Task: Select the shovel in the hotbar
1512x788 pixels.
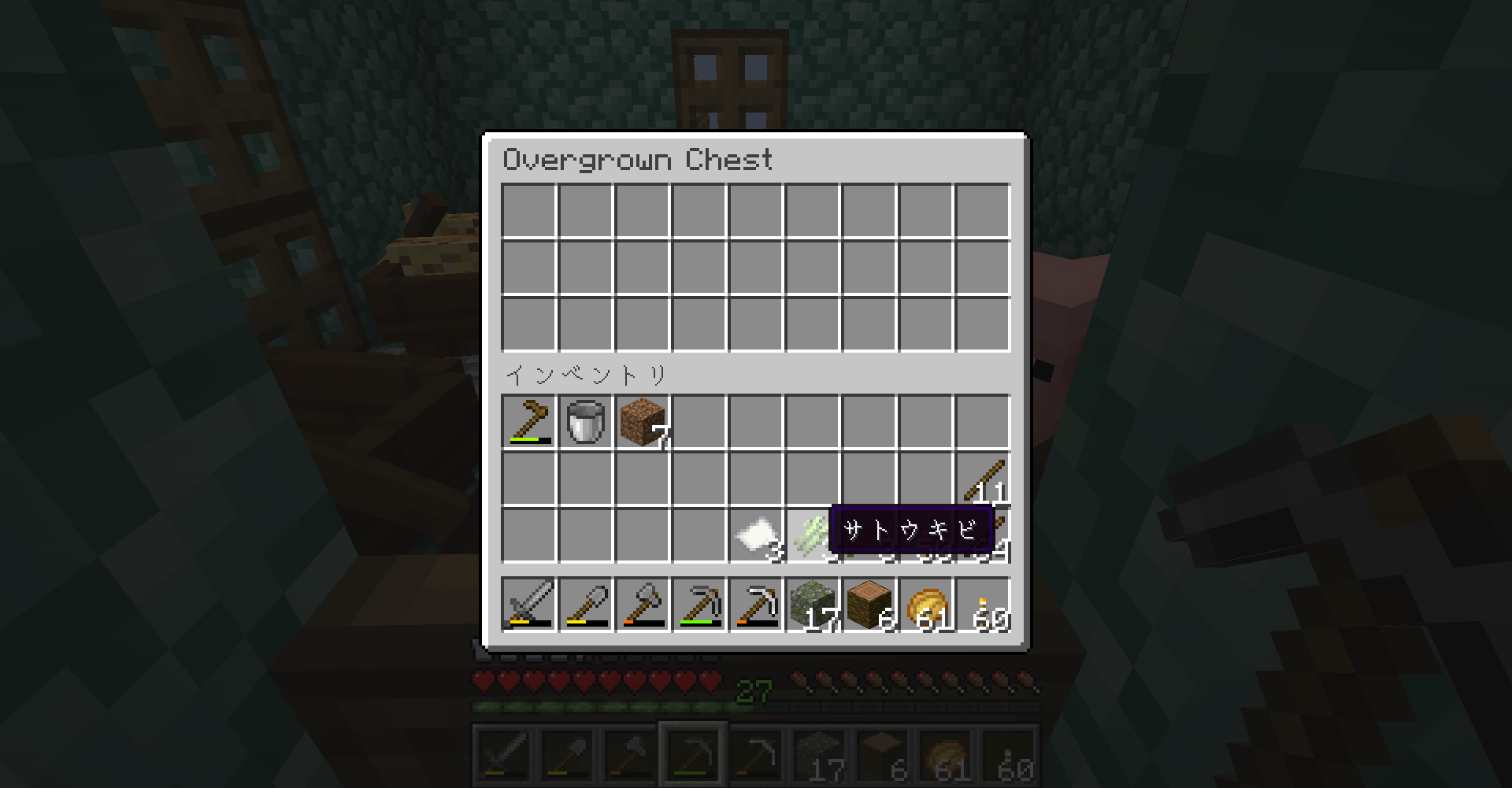Action: pos(586,606)
